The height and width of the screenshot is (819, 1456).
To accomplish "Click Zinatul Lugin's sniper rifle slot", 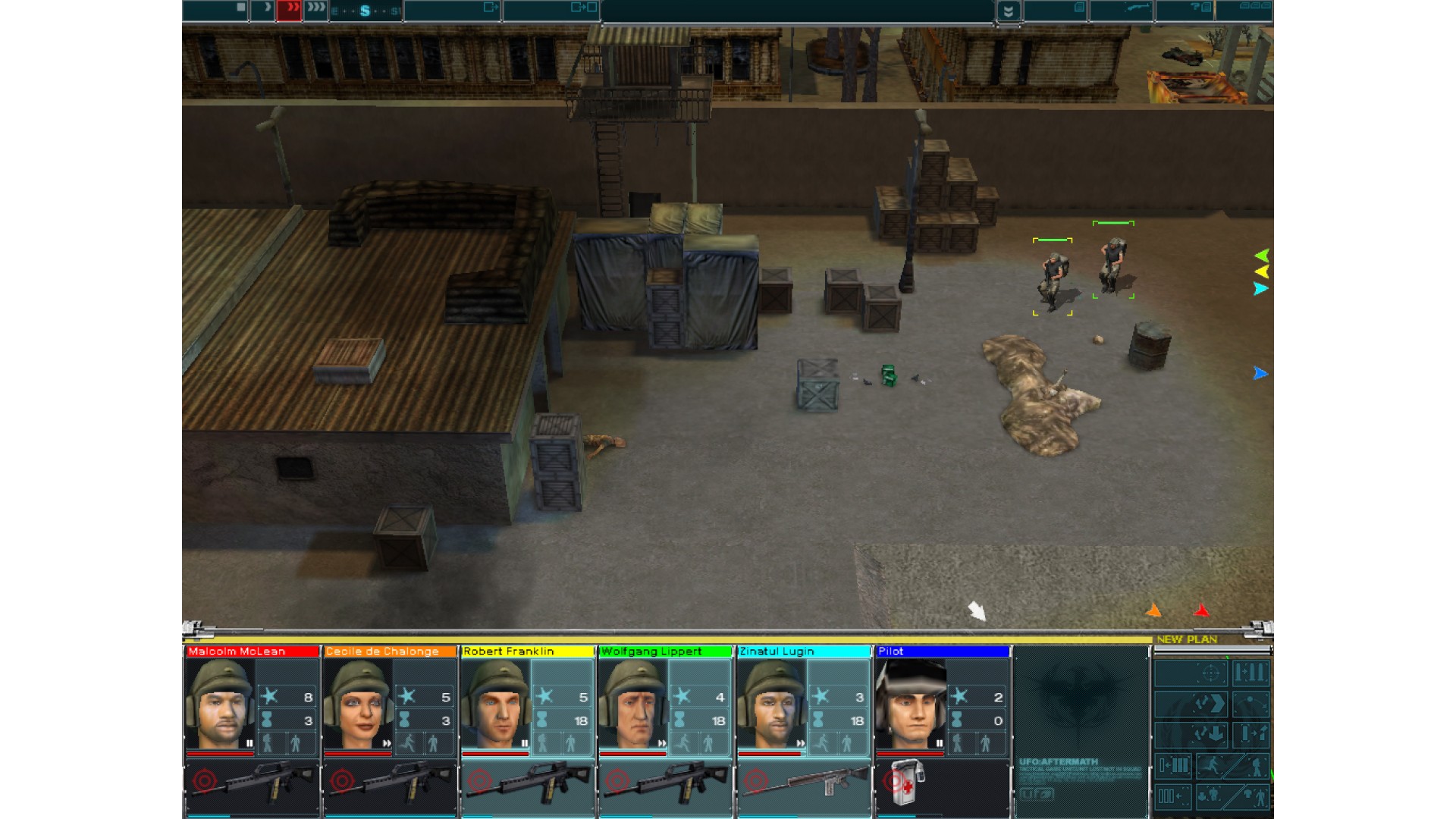I will point(804,785).
